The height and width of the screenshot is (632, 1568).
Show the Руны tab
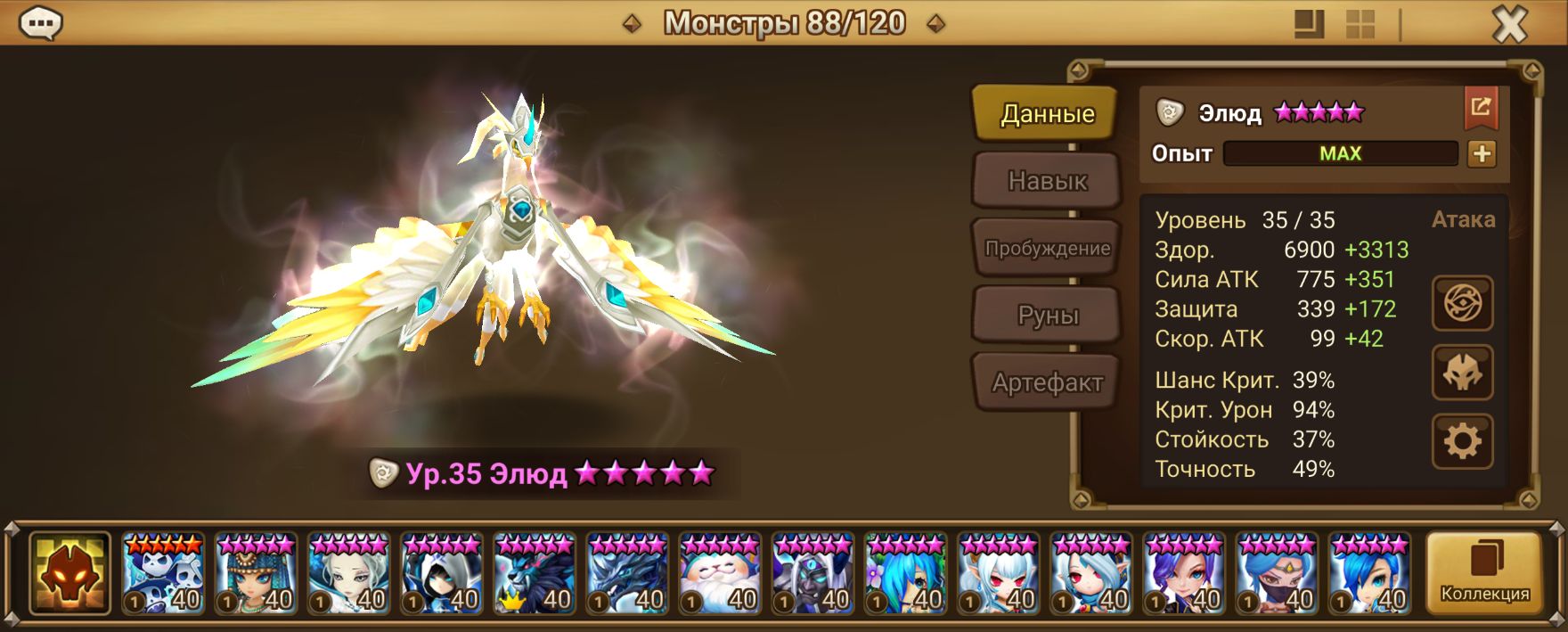point(1047,316)
